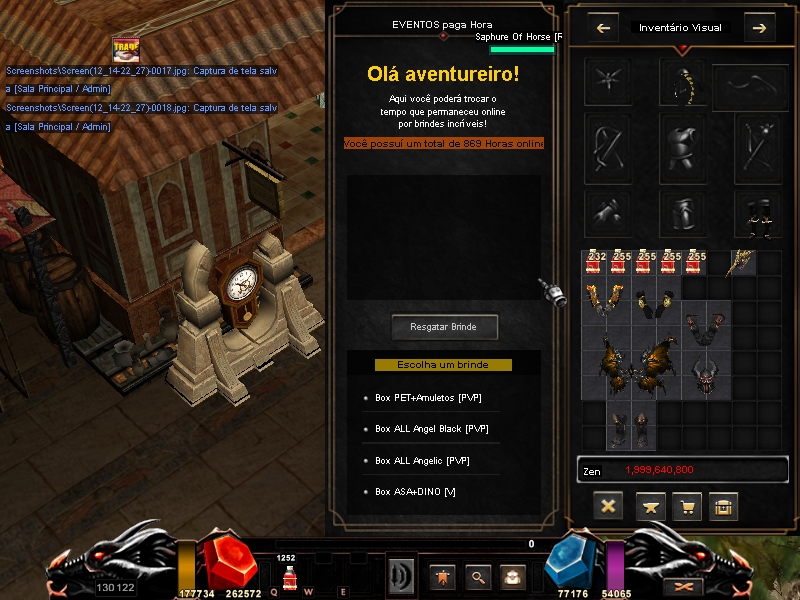Go to previous inventory page arrow
Viewport: 800px width, 600px height.
coord(603,28)
